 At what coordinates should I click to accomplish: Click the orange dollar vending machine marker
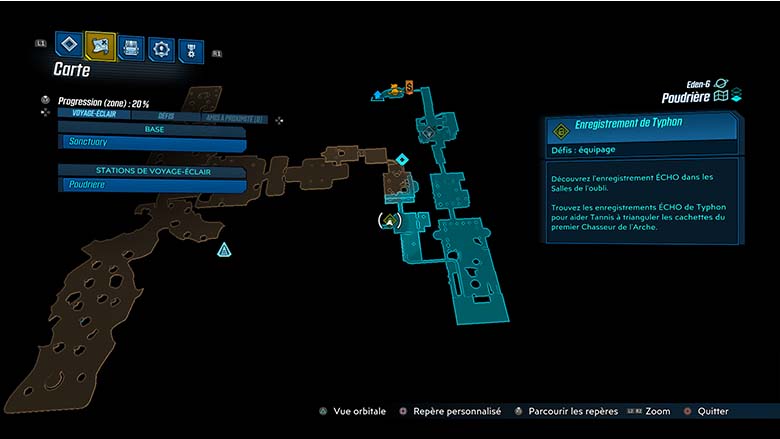[x=408, y=87]
